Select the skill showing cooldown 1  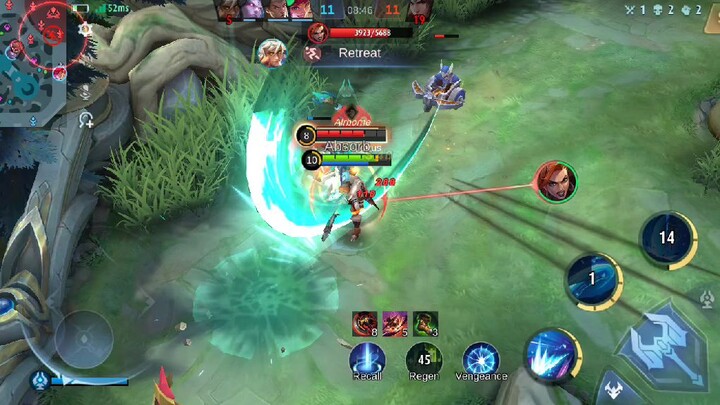pos(593,280)
